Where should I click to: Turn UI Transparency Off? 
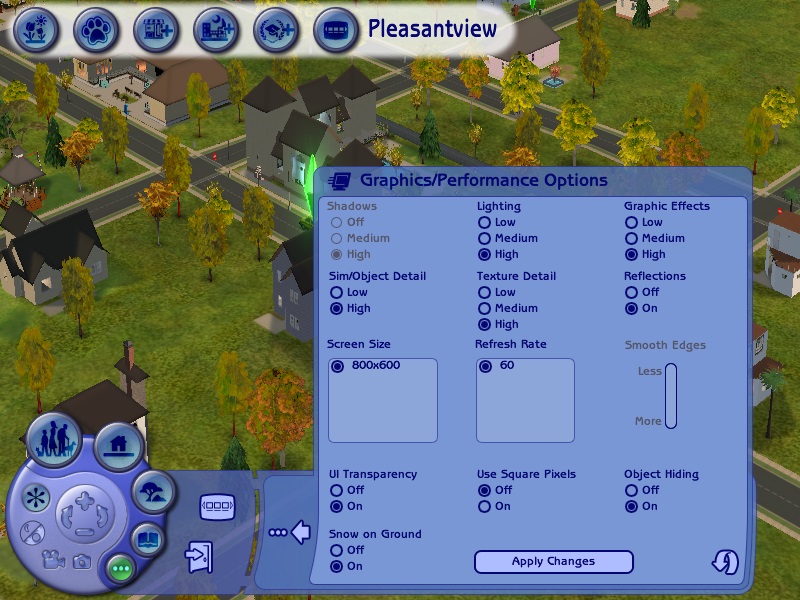(x=336, y=491)
